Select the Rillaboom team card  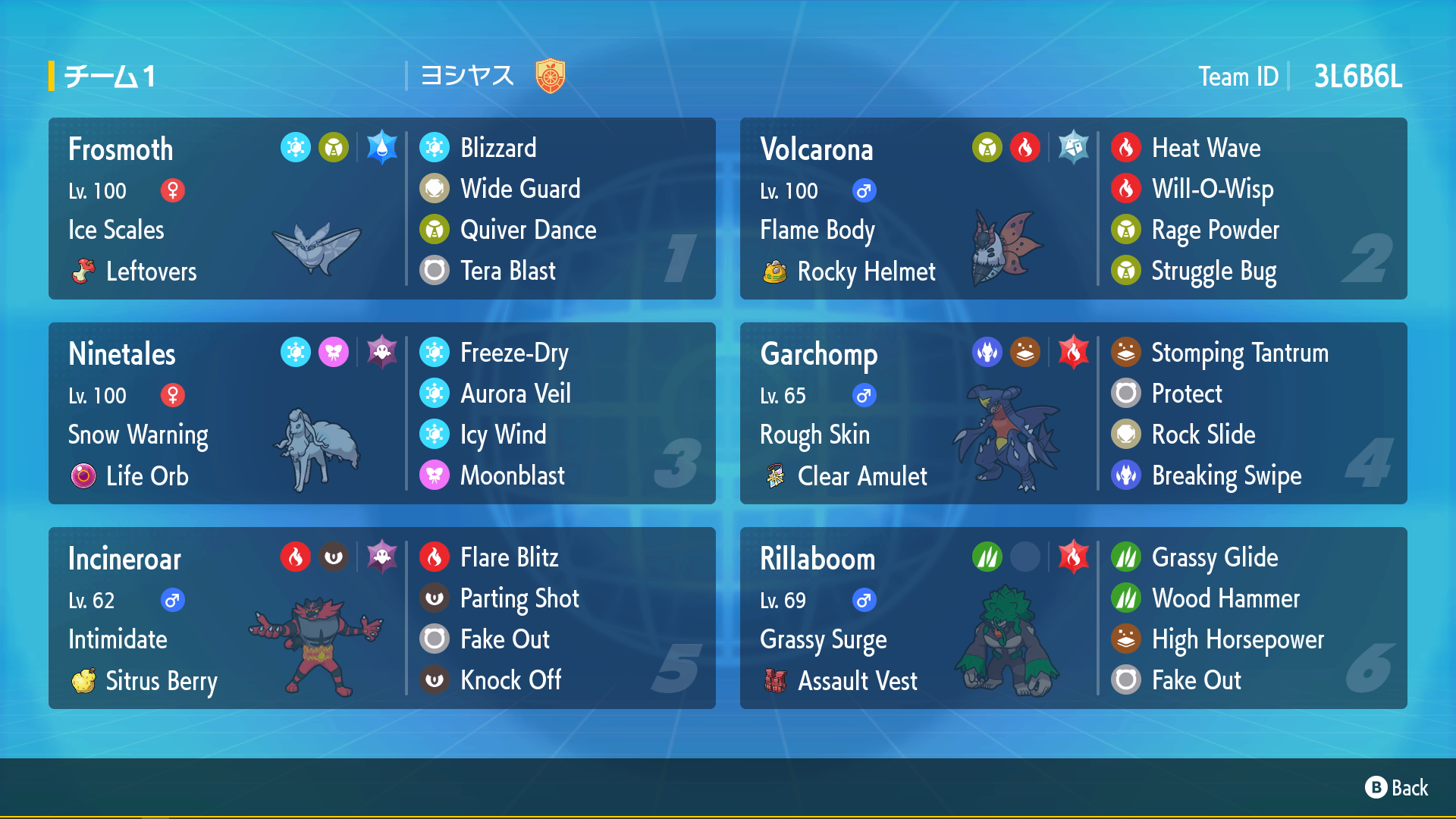pos(919,618)
